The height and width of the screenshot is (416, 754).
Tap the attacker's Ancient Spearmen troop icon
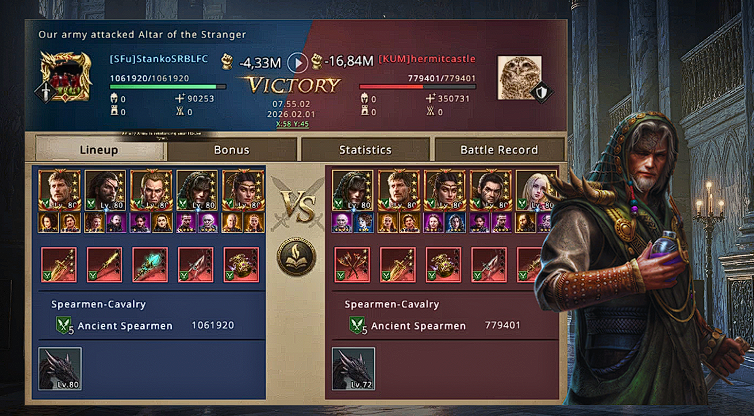click(64, 325)
